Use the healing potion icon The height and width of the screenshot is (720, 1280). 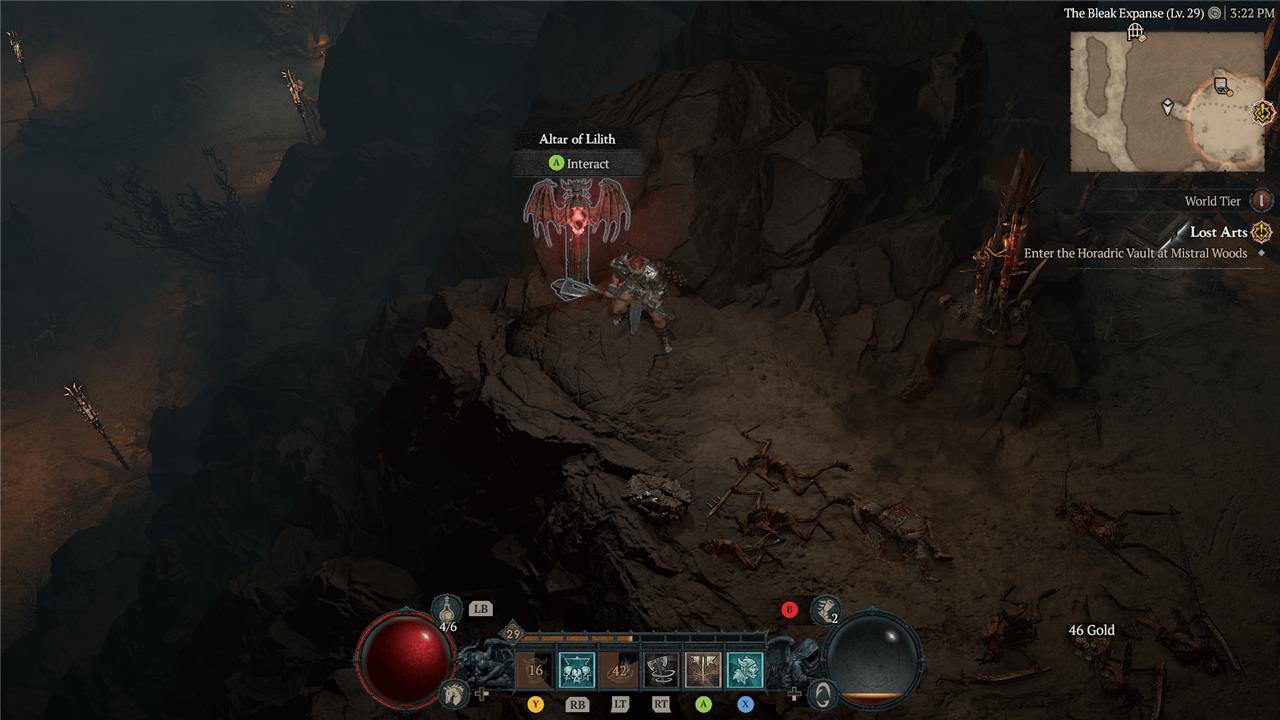[x=447, y=607]
